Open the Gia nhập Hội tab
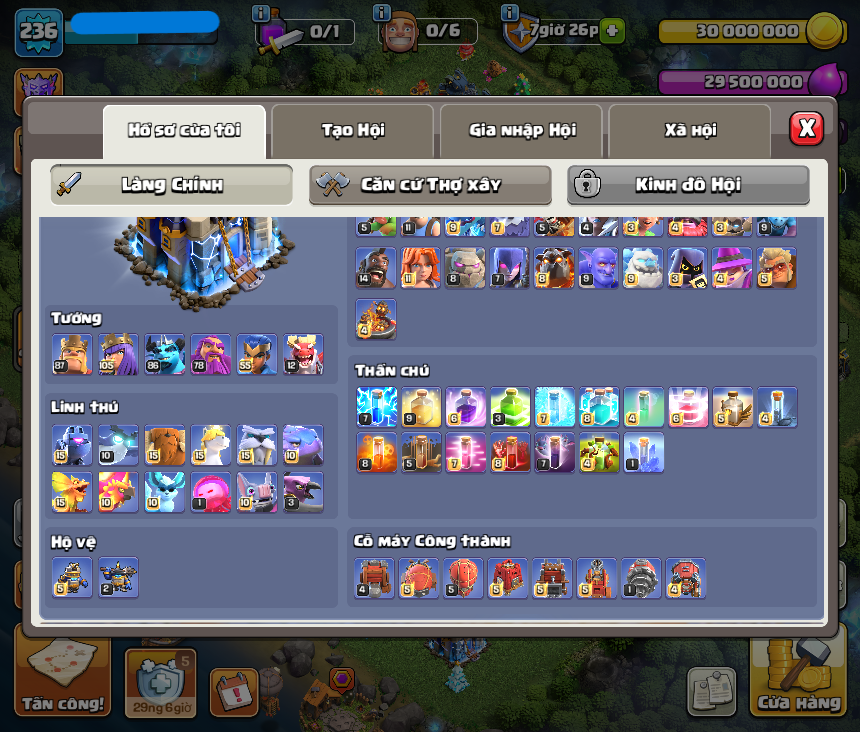The width and height of the screenshot is (860, 732). [521, 131]
